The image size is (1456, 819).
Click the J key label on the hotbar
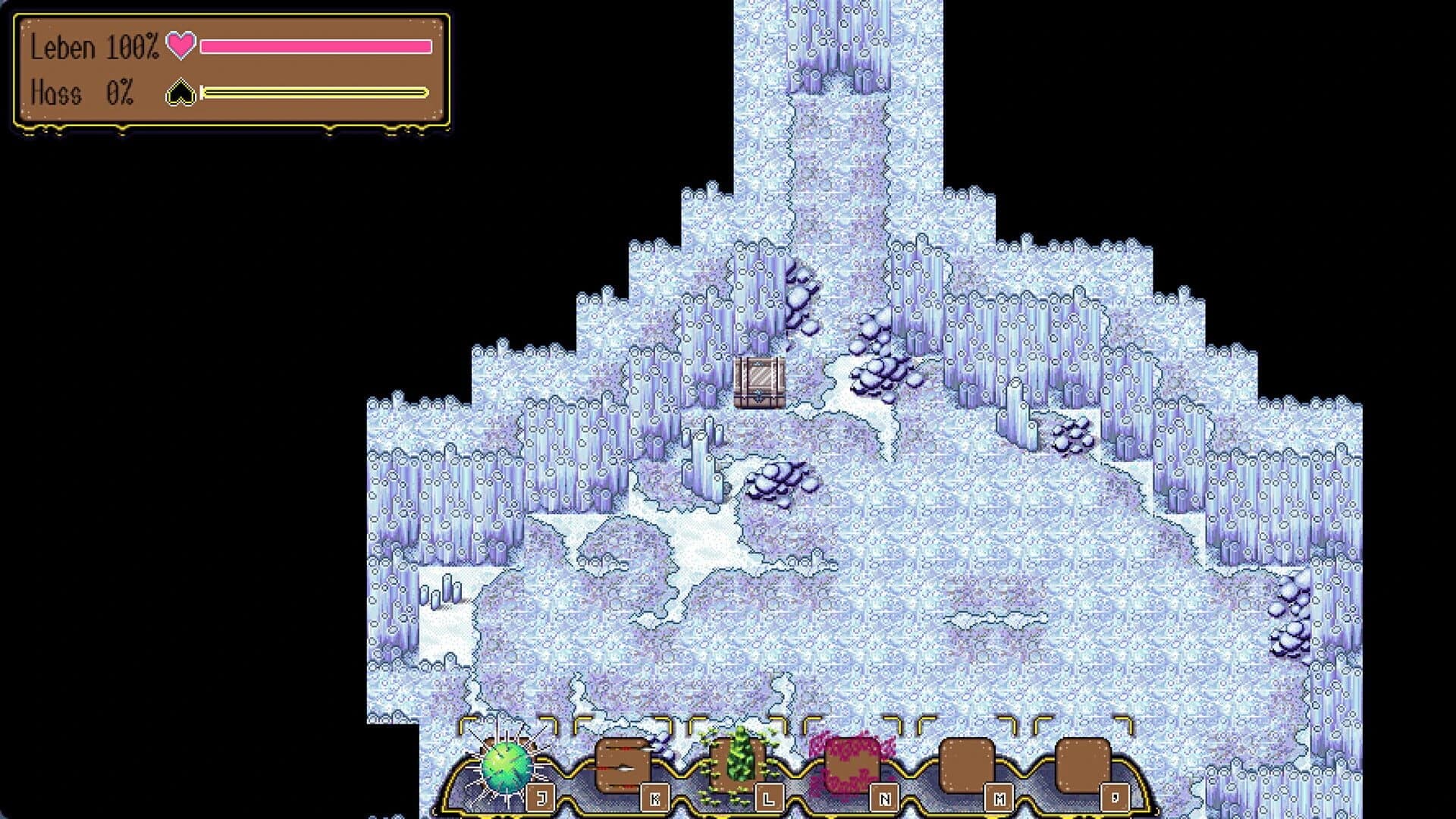point(540,796)
